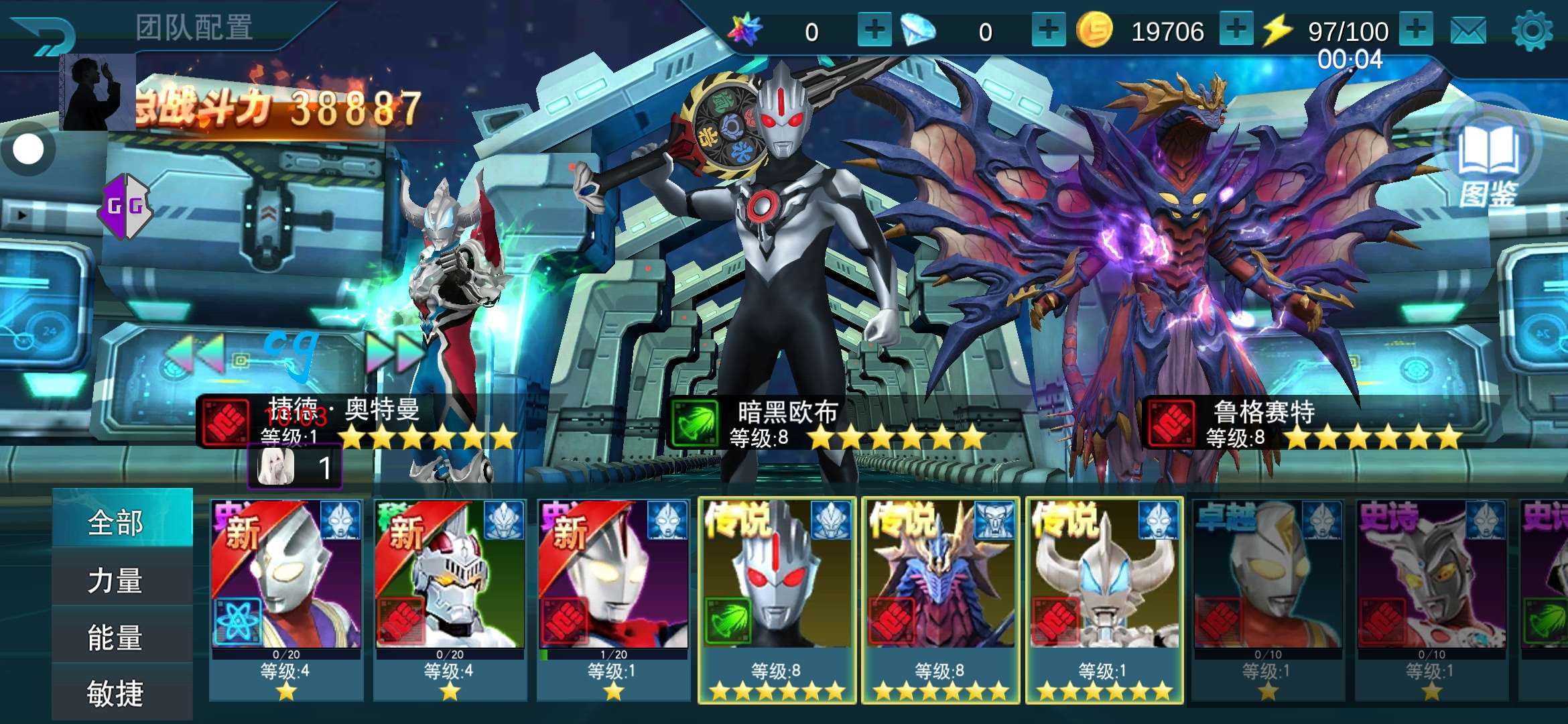Open the GG overlay icon

[x=125, y=206]
